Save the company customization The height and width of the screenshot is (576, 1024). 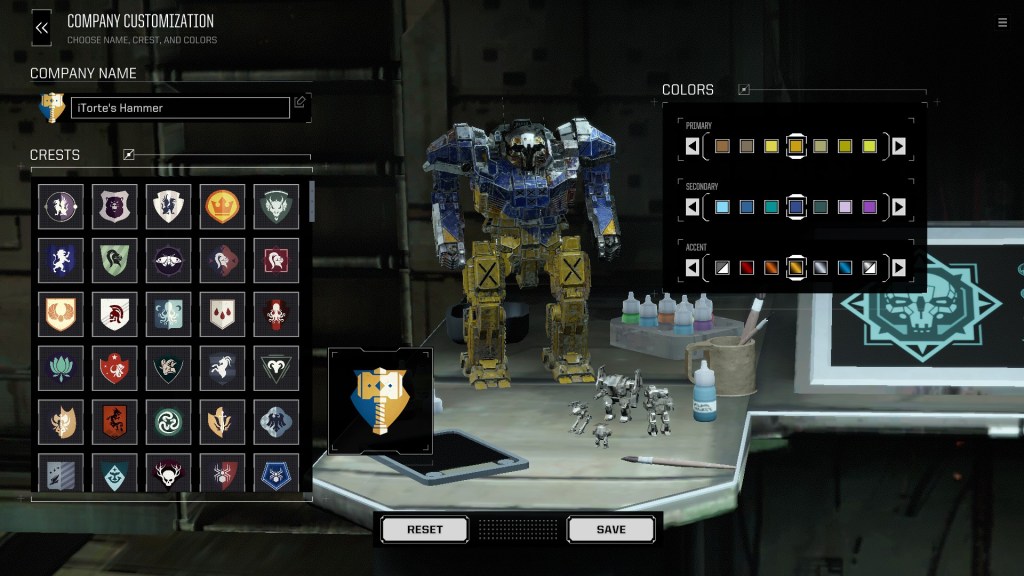point(611,529)
